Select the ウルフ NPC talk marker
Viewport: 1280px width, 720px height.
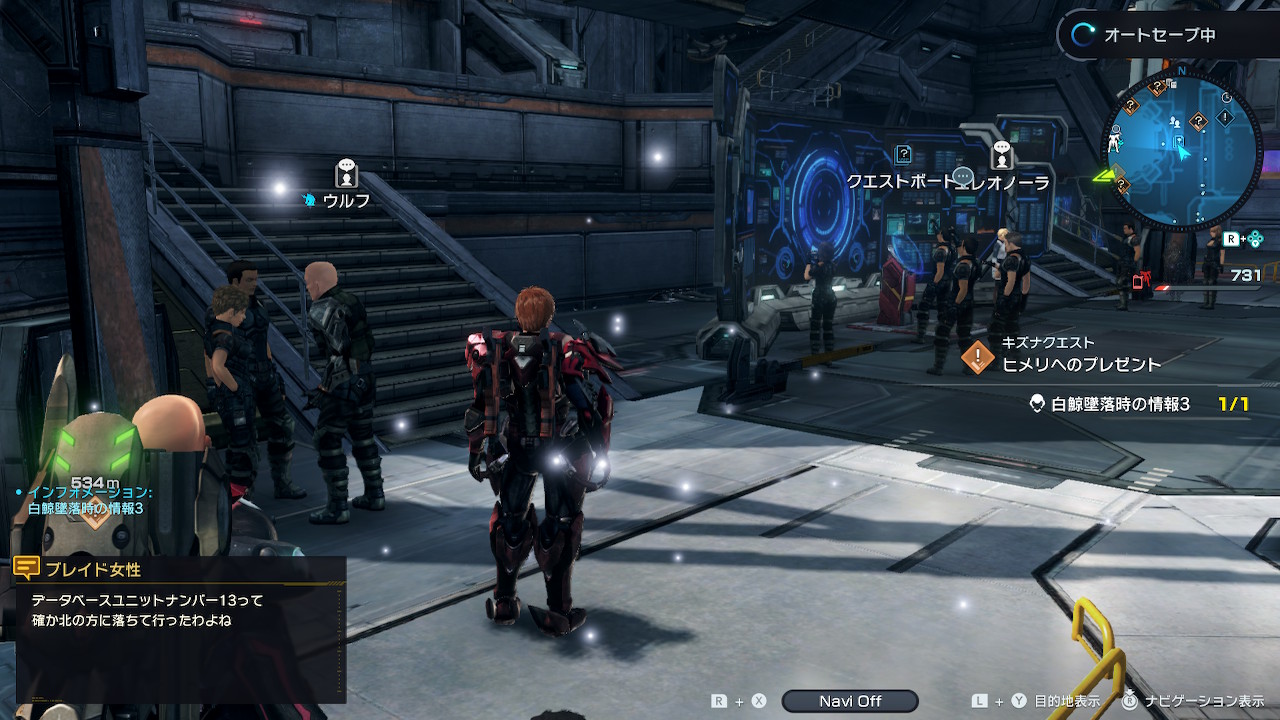pos(346,173)
